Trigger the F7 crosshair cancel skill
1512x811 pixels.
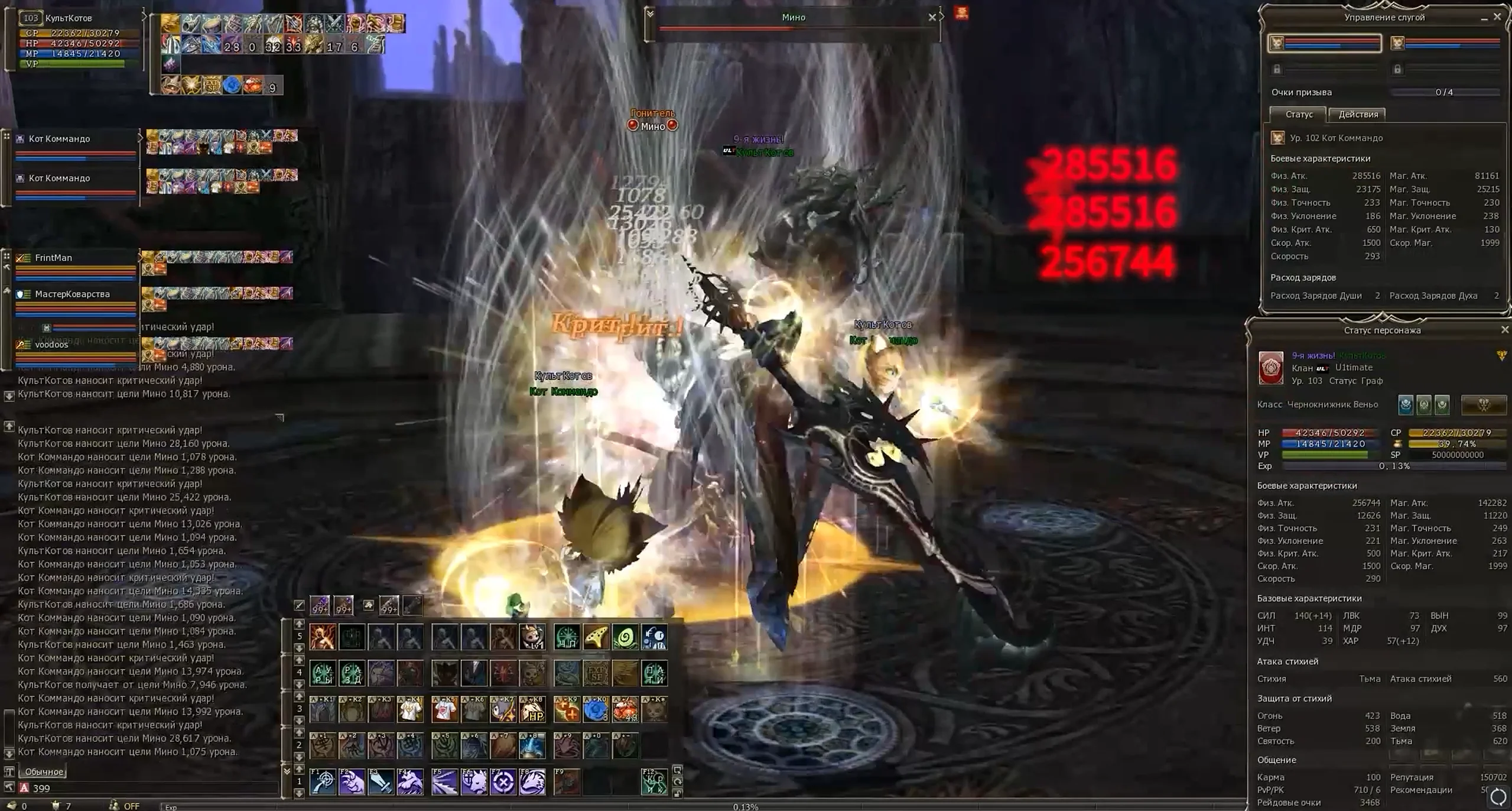point(503,781)
